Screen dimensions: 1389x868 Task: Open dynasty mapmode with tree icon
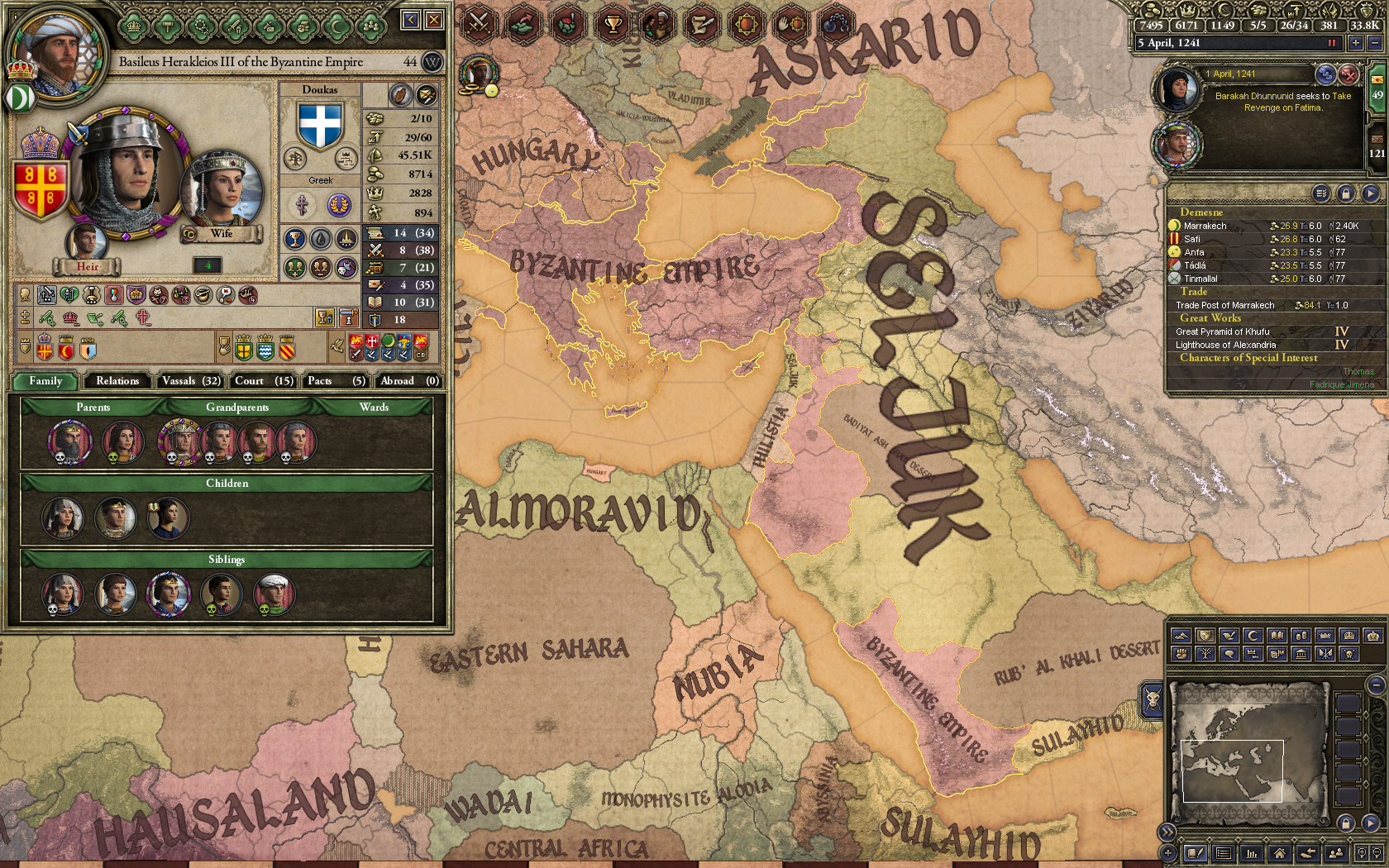coord(1204,653)
